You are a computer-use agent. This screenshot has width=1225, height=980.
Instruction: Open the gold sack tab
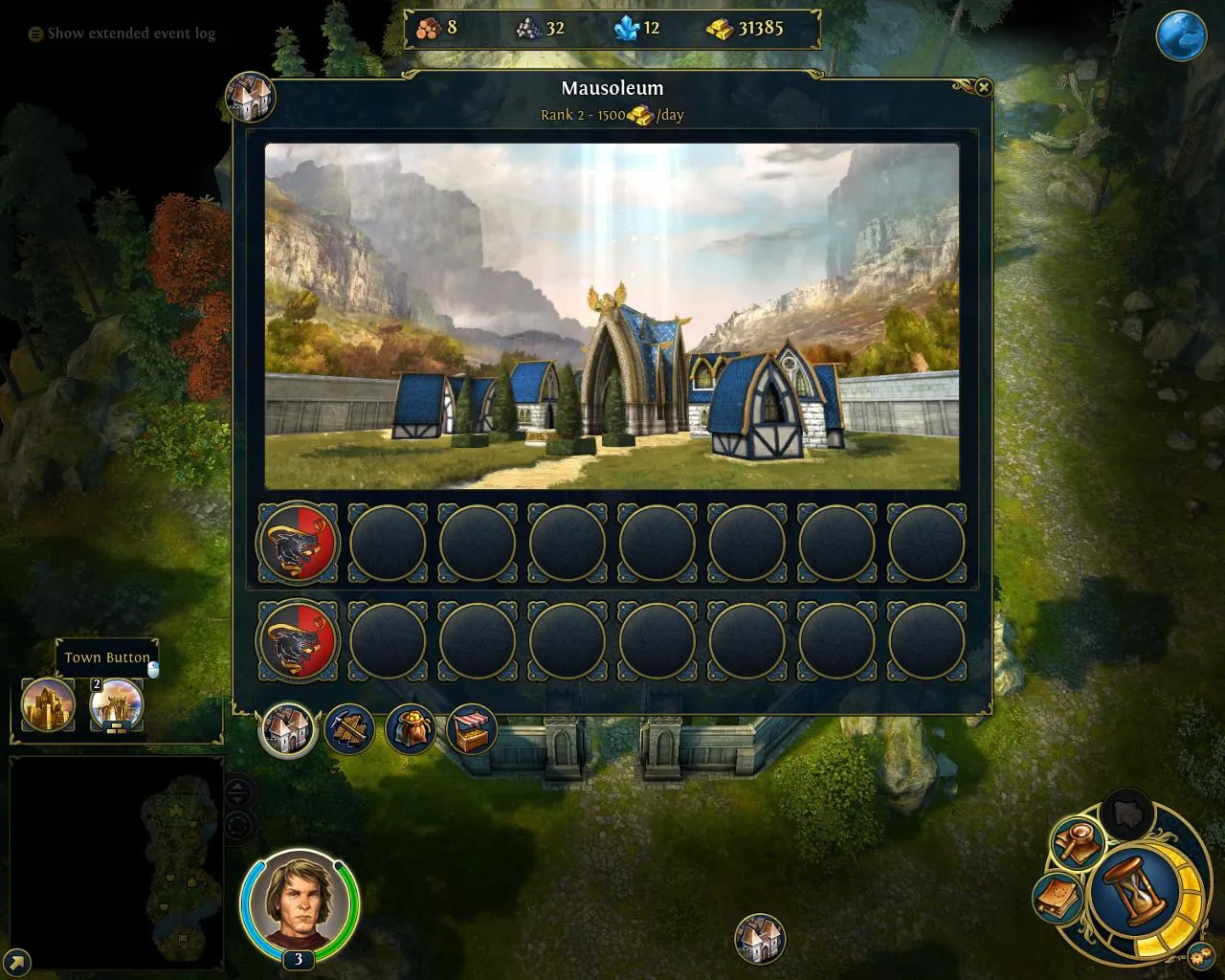[411, 730]
